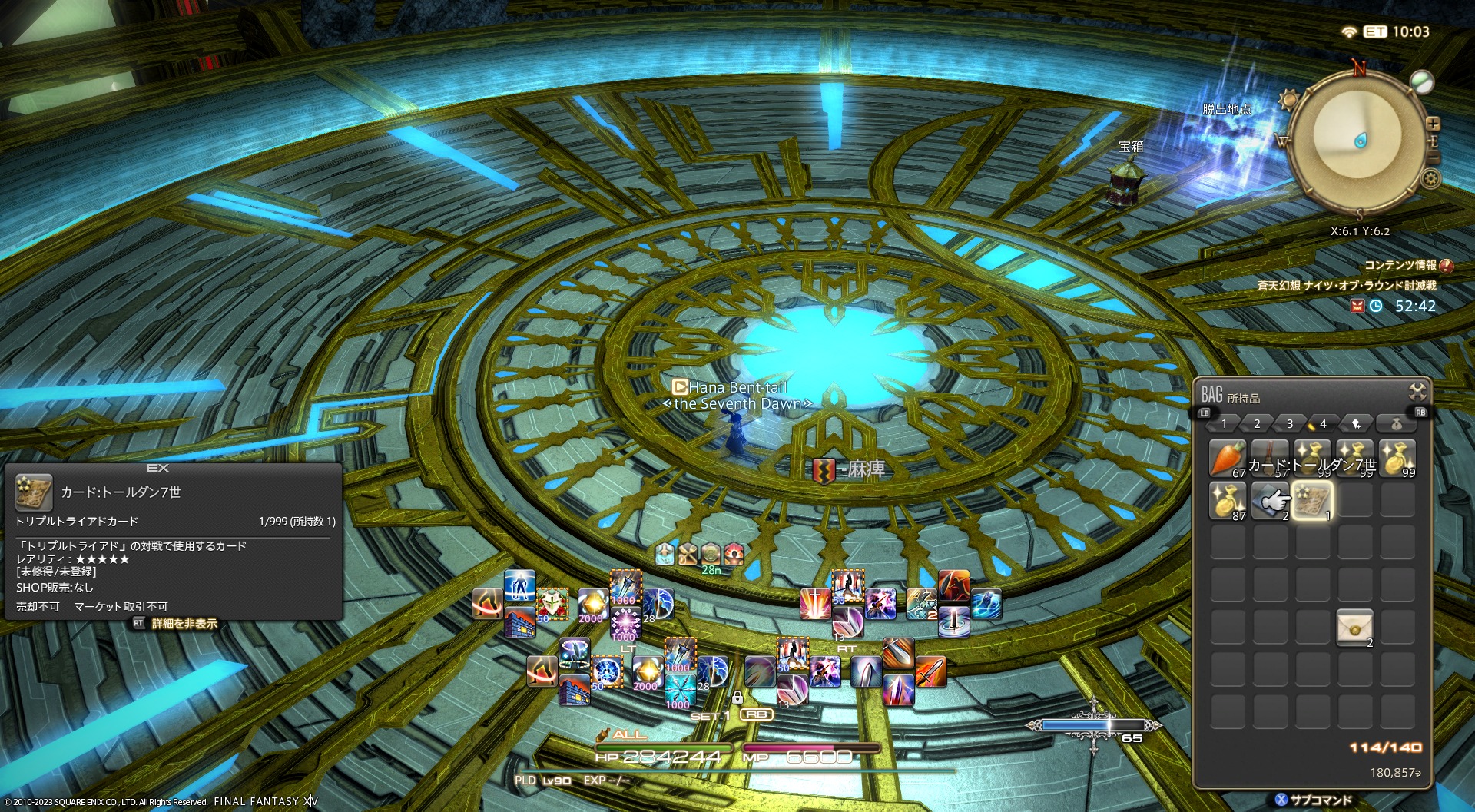Switch to inventory tab 1
Image resolution: width=1475 pixels, height=812 pixels.
point(1224,424)
